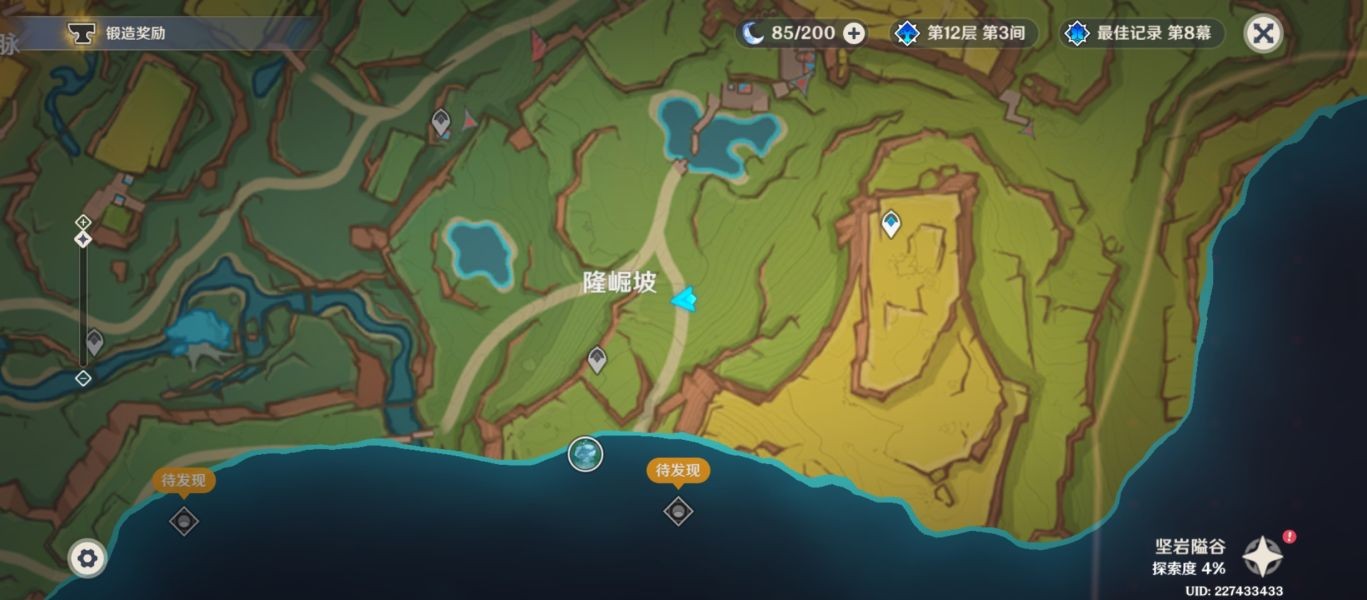1367x600 pixels.
Task: Open the 最佳记录 第8幕 record shortcut
Action: [x=1143, y=33]
